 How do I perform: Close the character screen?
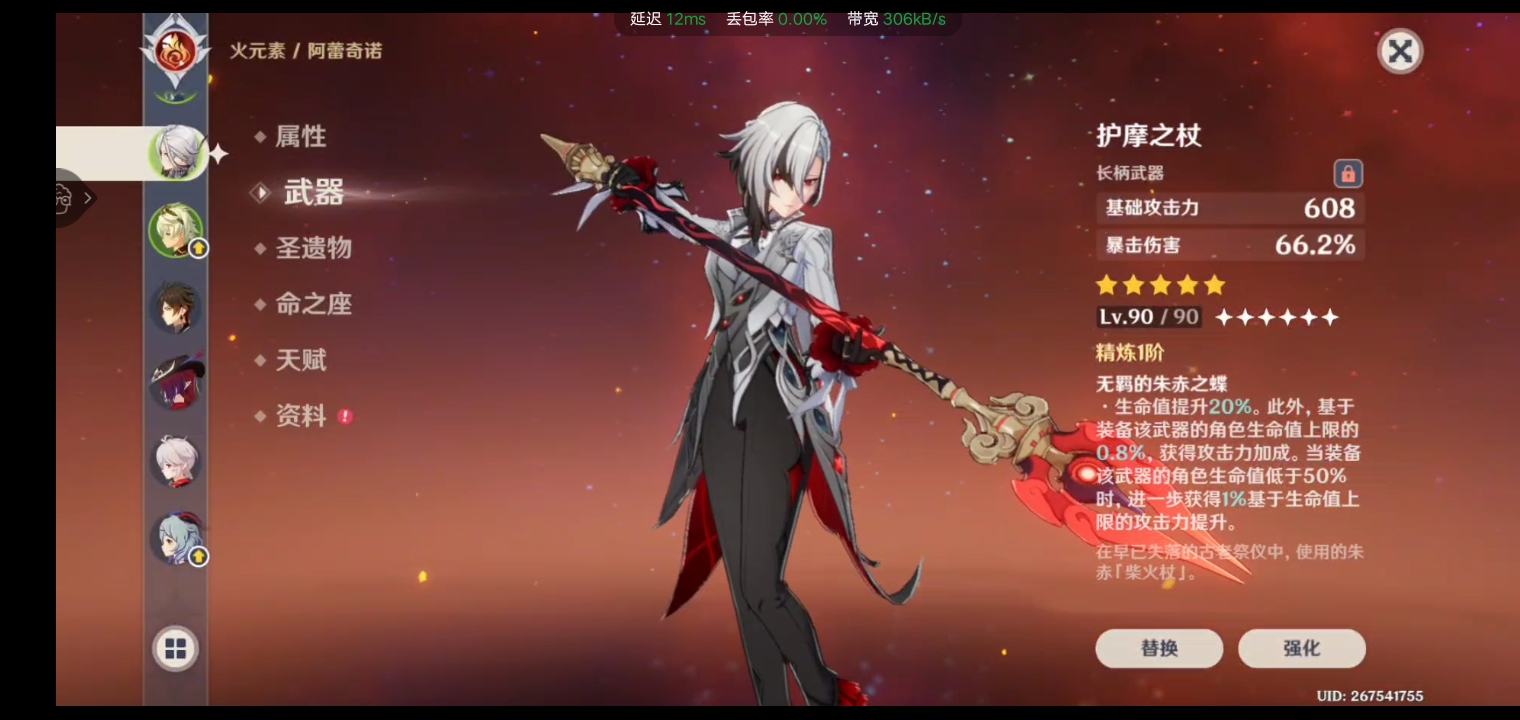(x=1400, y=51)
